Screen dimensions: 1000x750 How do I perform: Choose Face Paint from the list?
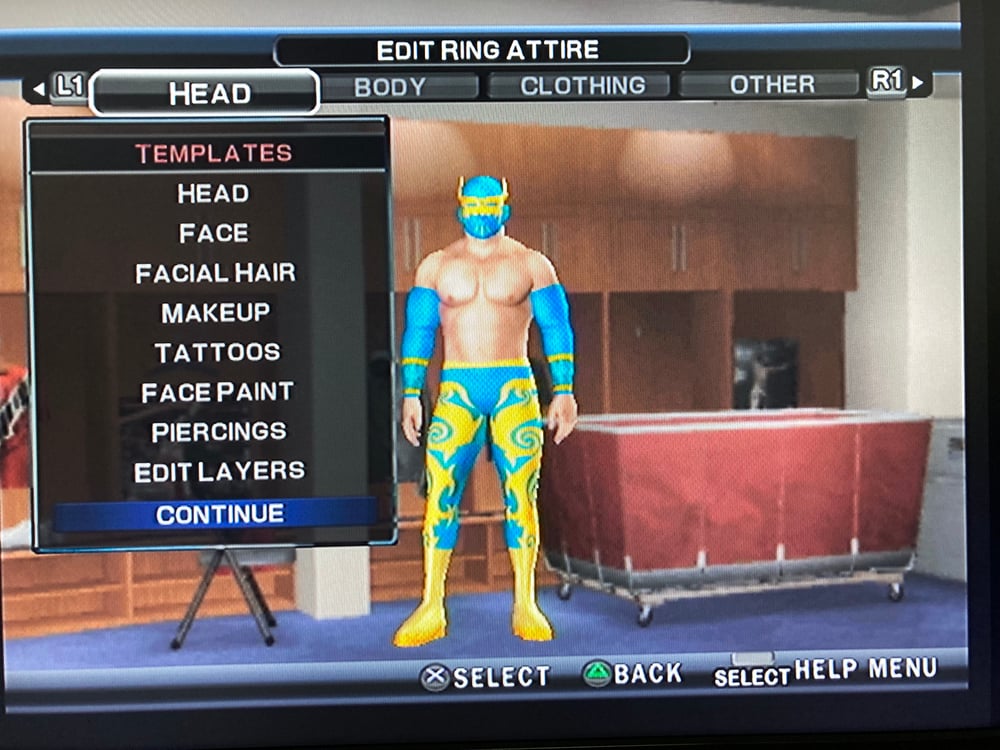pyautogui.click(x=217, y=392)
